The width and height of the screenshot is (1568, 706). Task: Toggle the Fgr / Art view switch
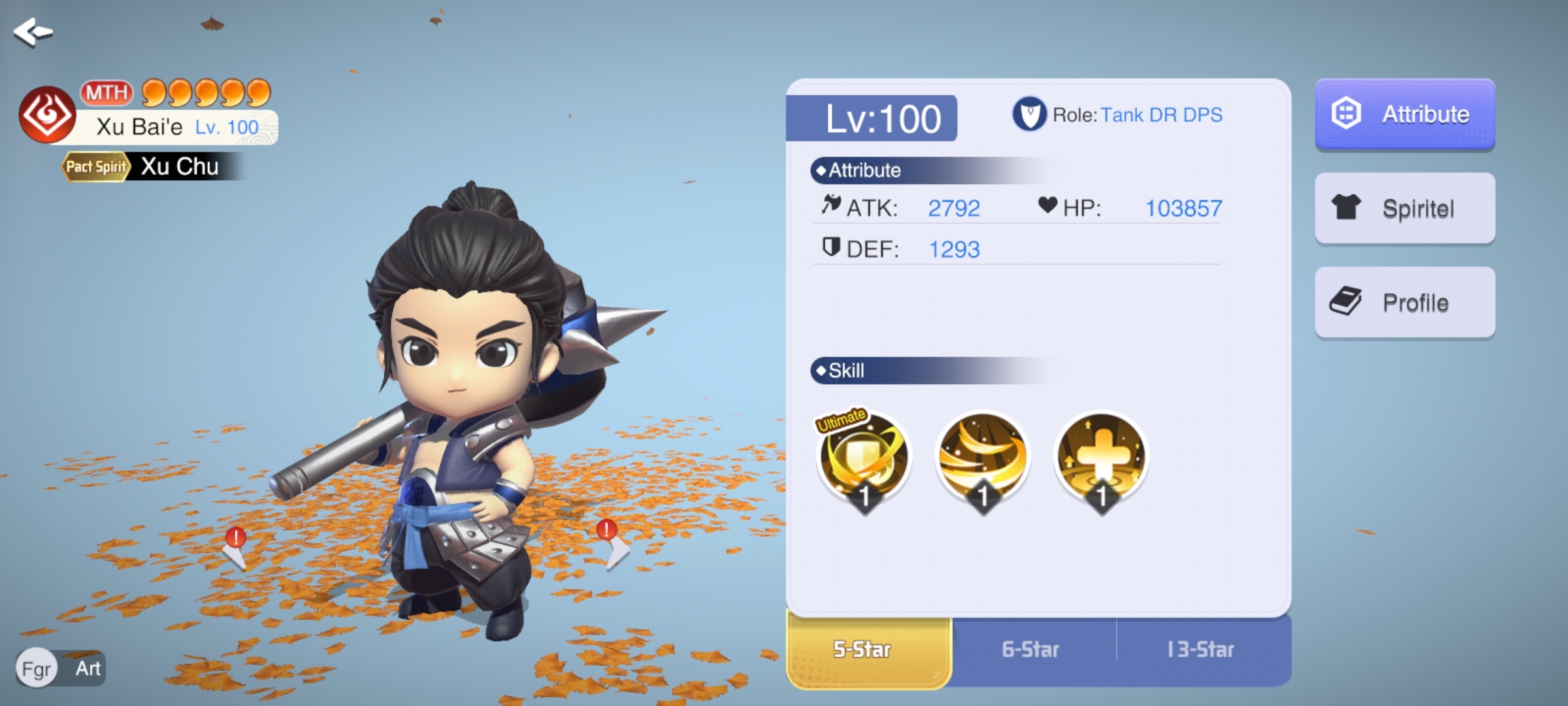pyautogui.click(x=61, y=668)
